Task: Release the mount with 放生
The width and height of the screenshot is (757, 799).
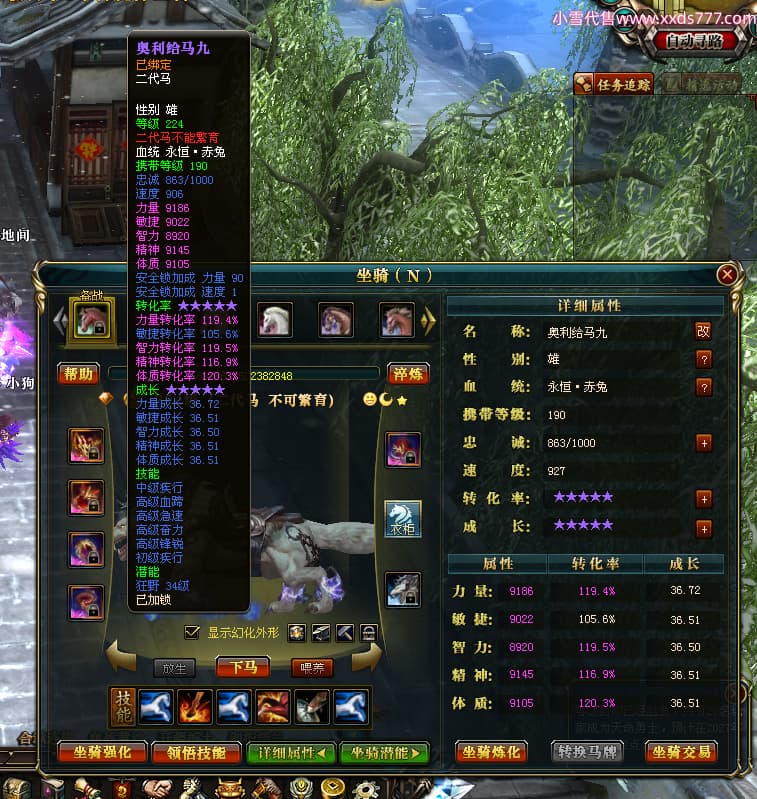Action: point(174,667)
